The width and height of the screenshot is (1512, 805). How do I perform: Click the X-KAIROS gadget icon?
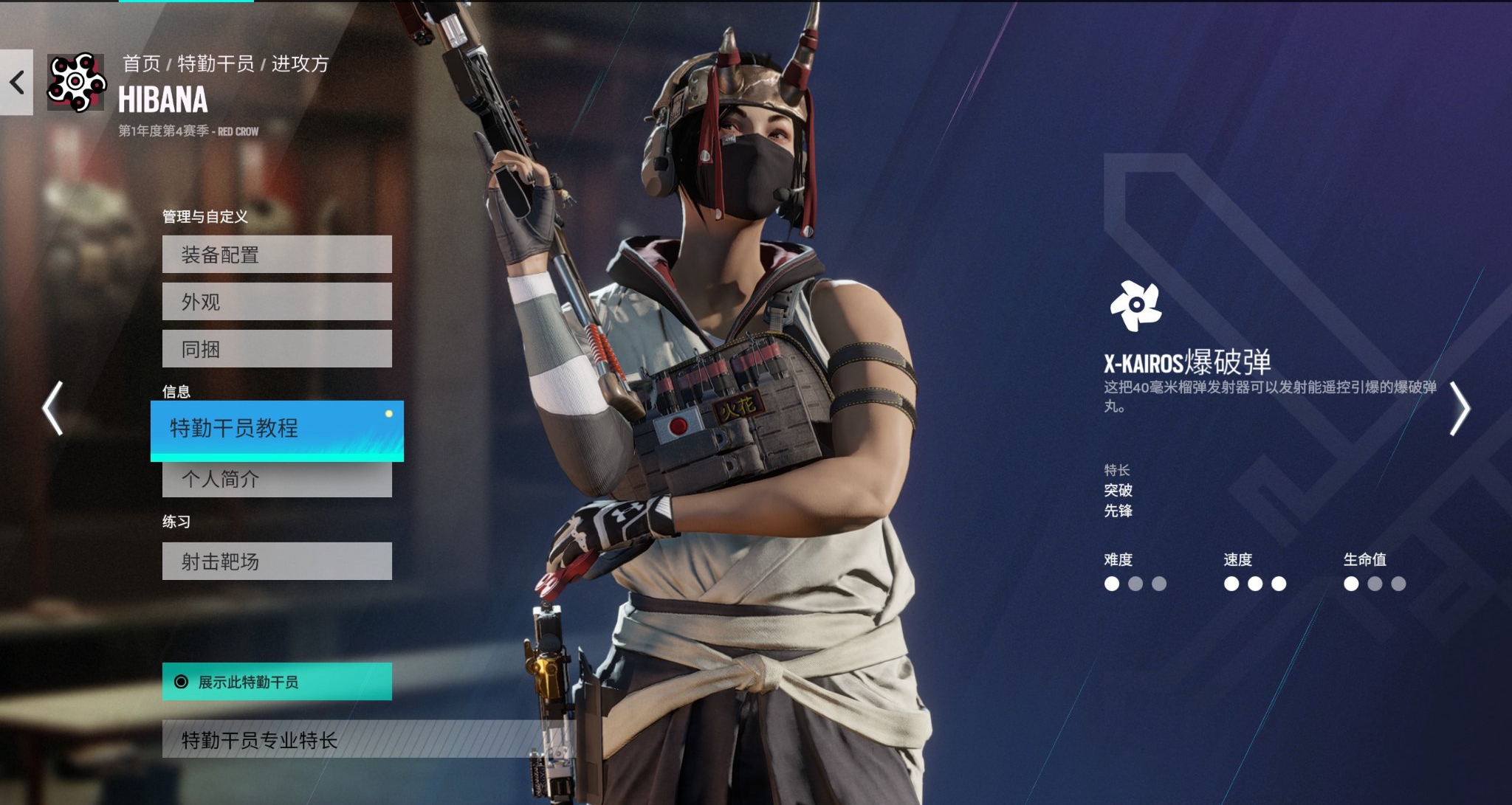click(1135, 305)
